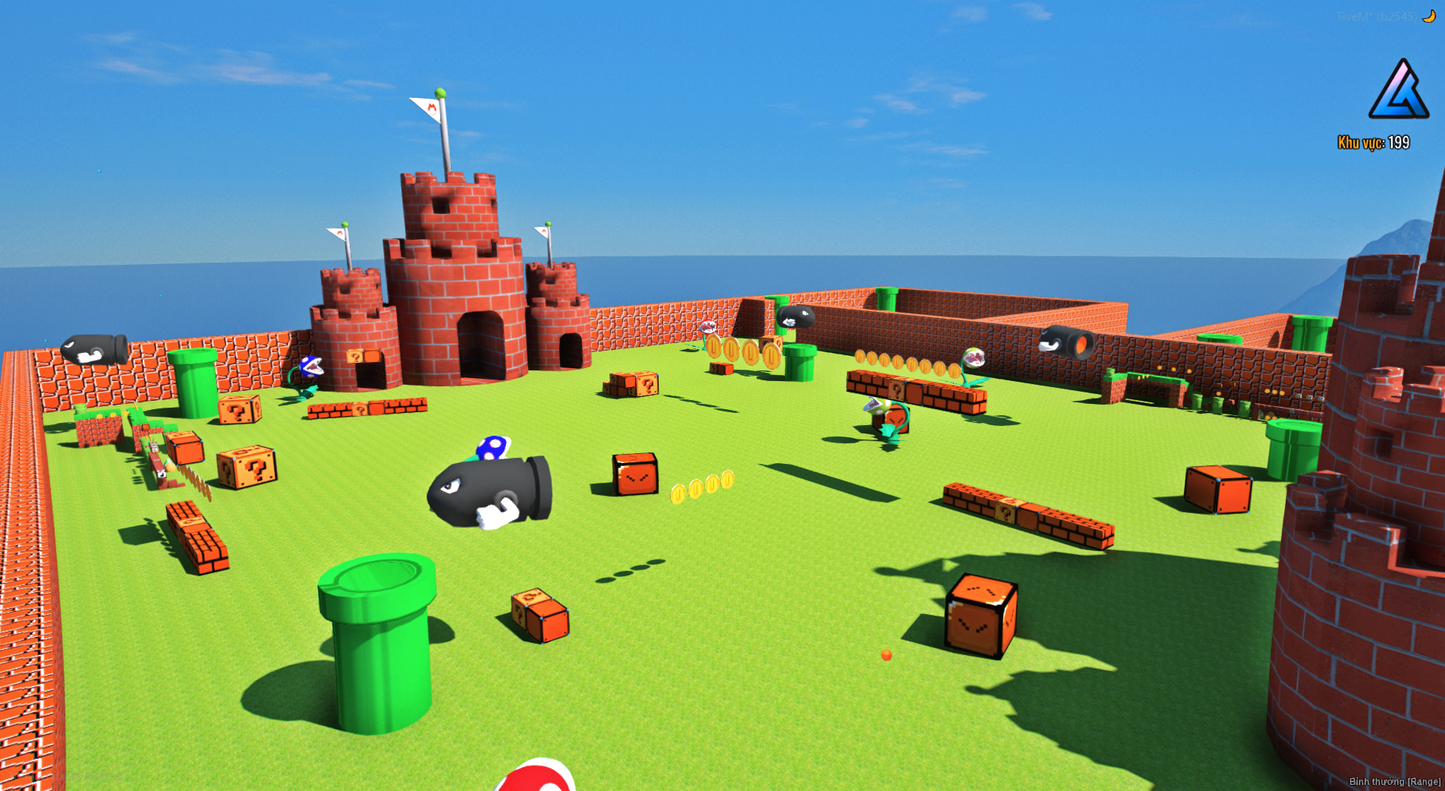Click the striped question block mid-field
The image size is (1445, 791).
click(x=648, y=385)
